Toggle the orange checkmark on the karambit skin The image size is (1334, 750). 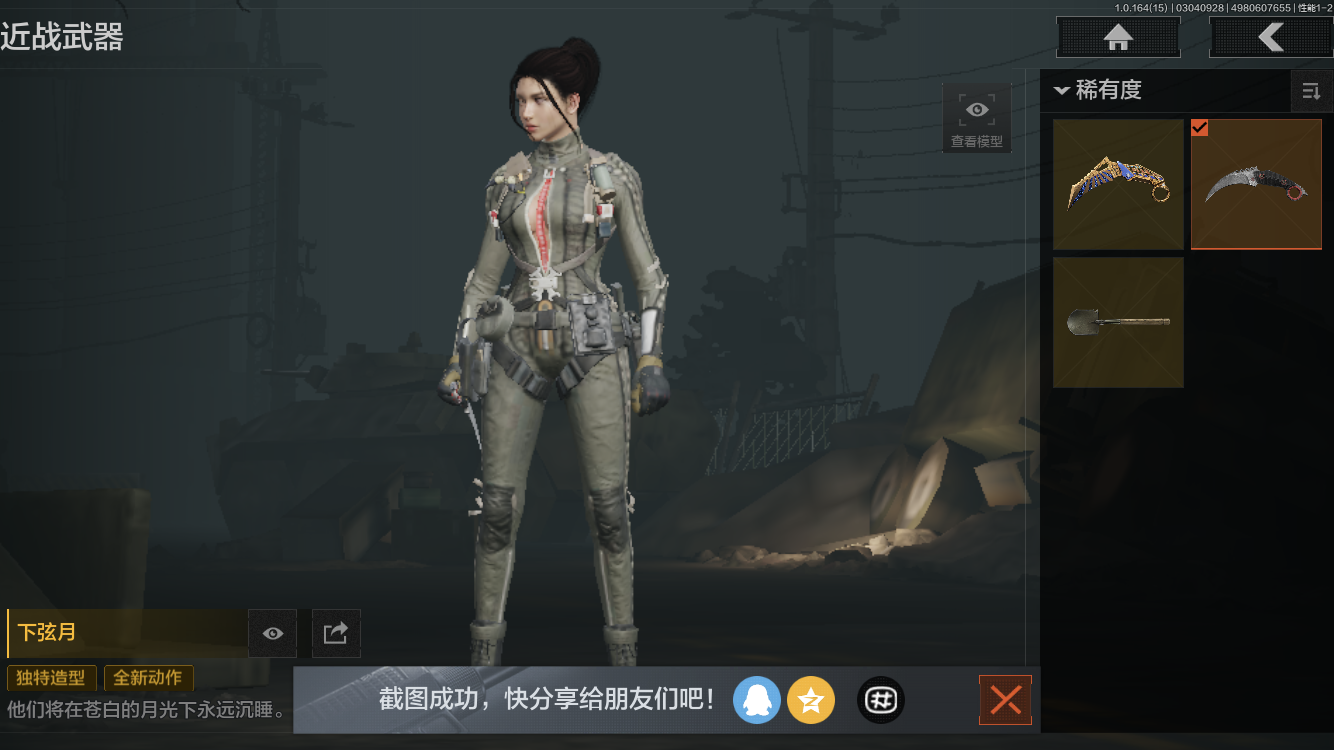point(1201,128)
